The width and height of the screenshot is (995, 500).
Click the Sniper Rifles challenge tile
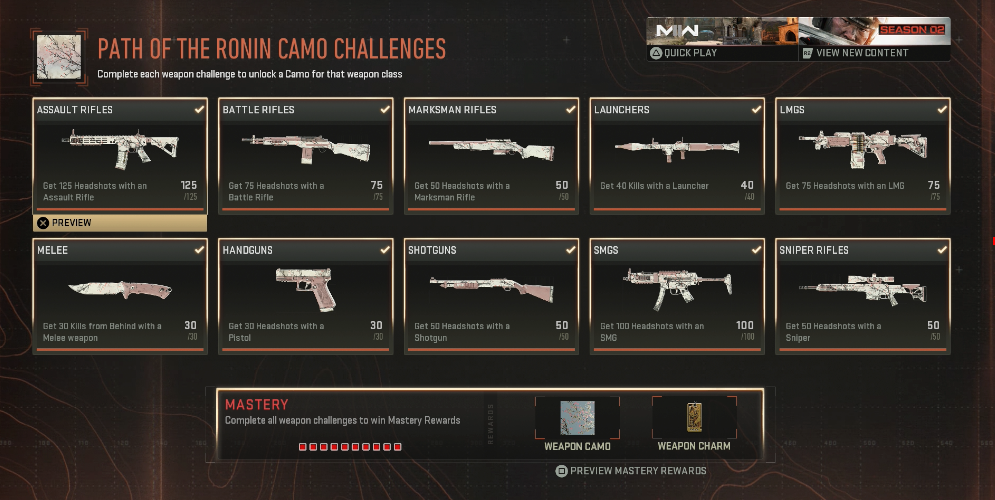(862, 296)
